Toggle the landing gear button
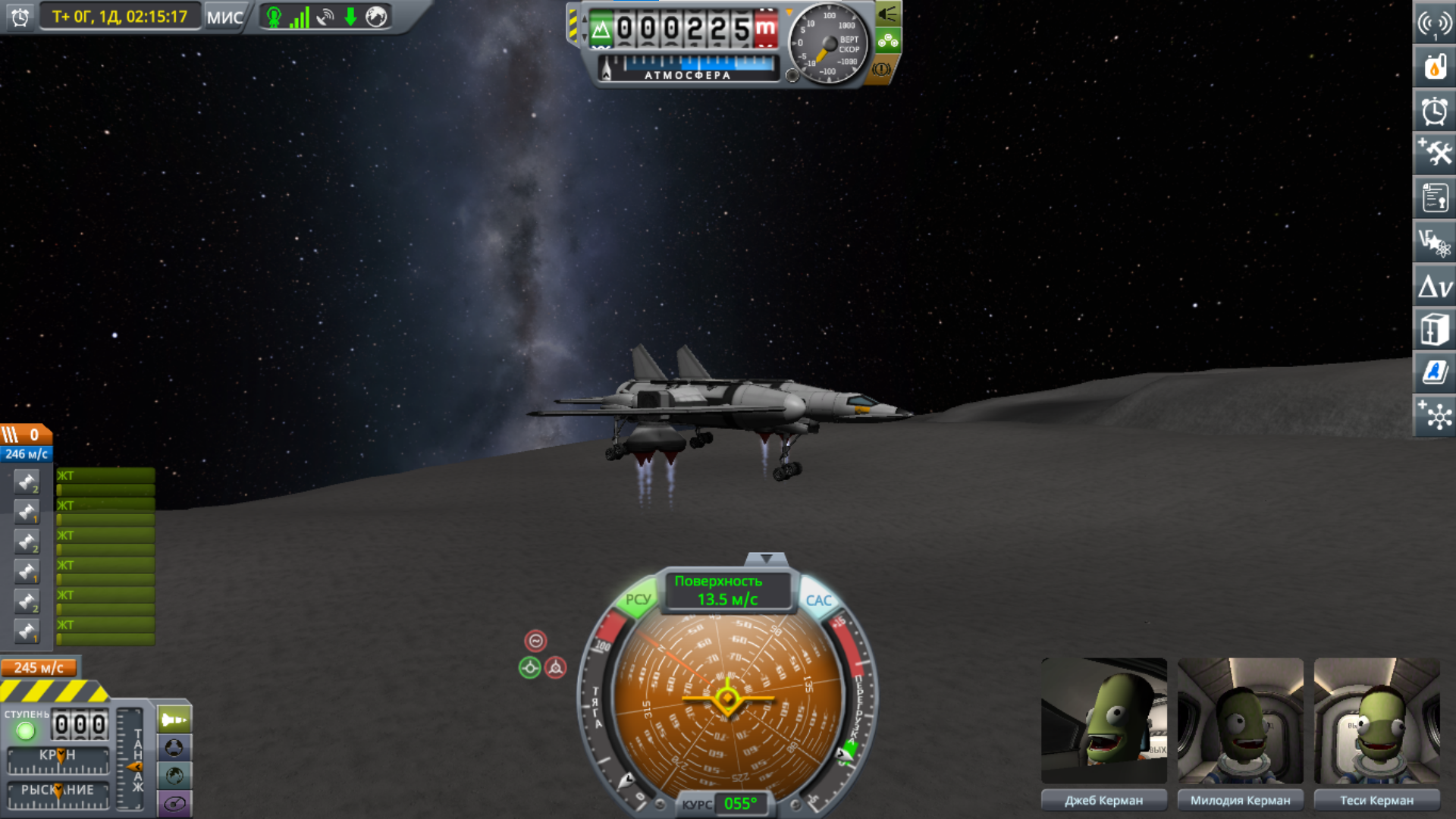 [x=888, y=42]
